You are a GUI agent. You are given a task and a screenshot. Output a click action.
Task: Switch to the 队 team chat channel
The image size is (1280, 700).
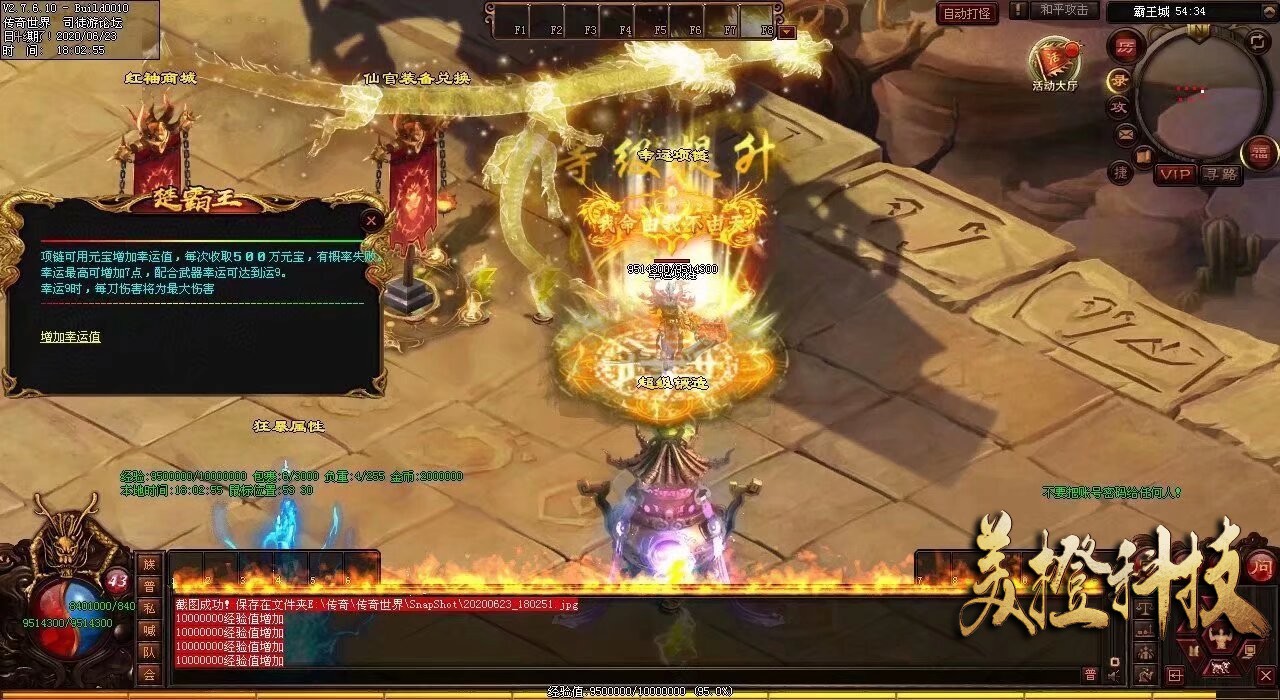tap(149, 652)
